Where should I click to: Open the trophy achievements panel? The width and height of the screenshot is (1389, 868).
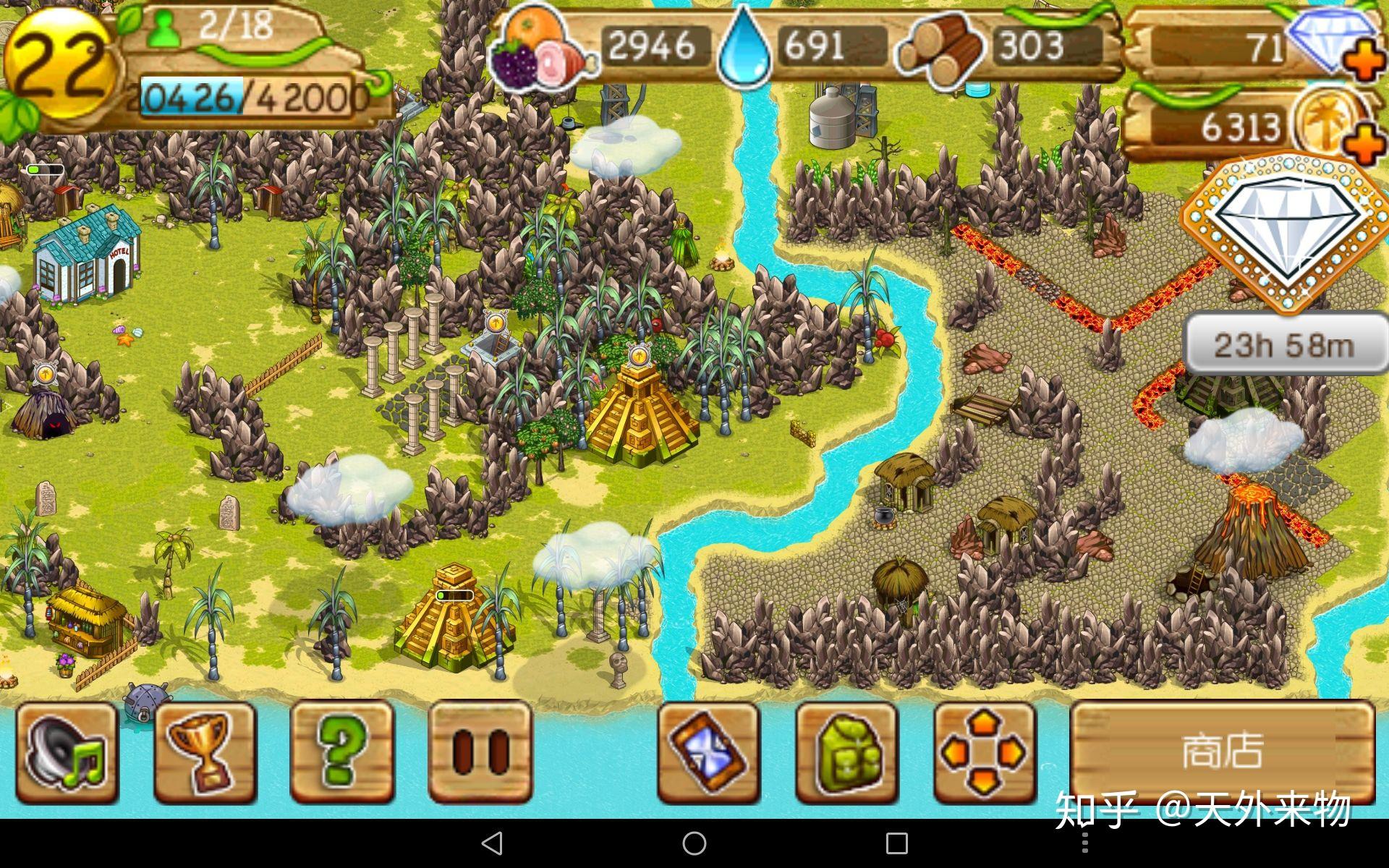pos(205,752)
